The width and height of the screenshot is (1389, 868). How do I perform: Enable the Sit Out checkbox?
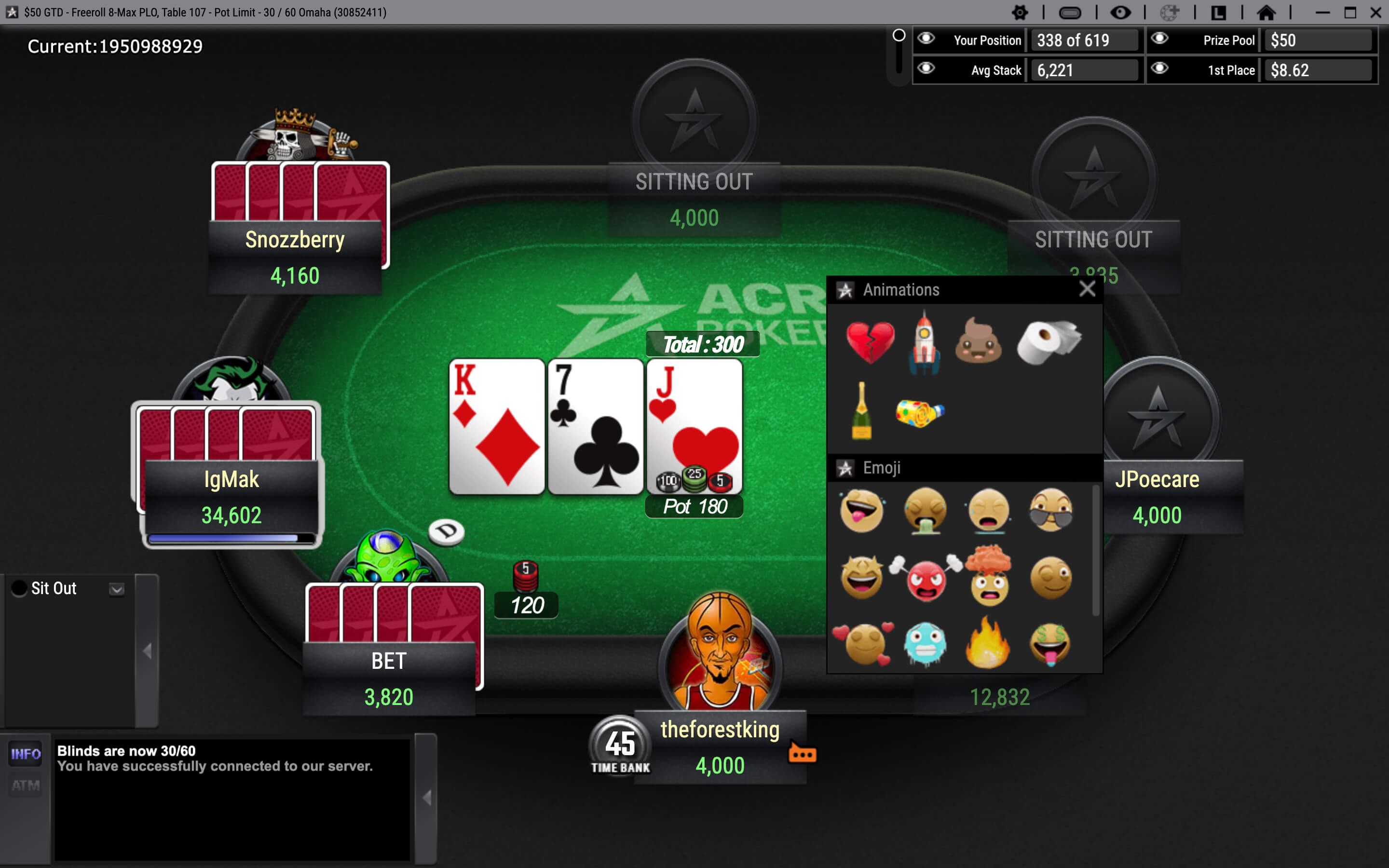point(19,588)
